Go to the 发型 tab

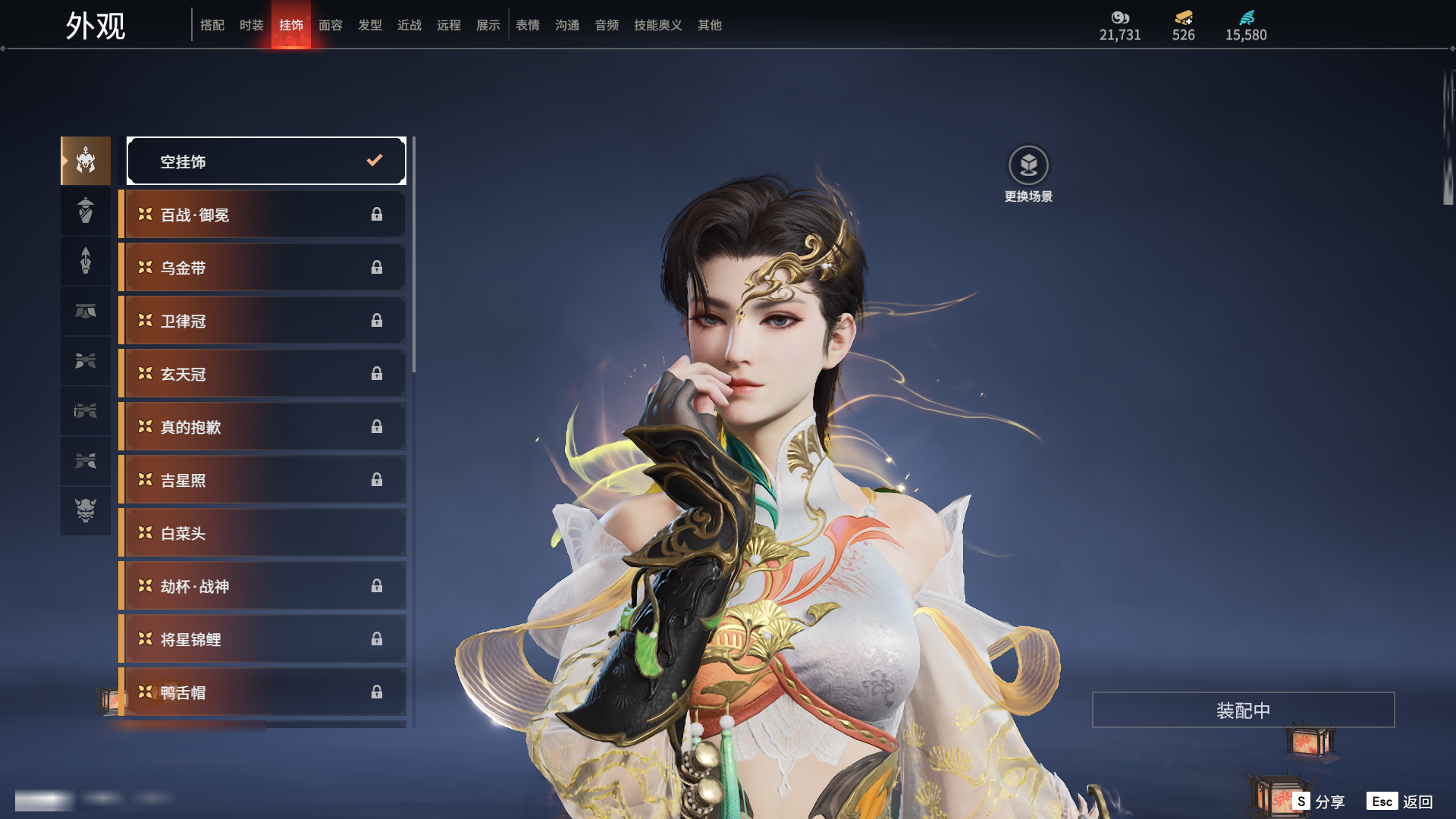[369, 25]
